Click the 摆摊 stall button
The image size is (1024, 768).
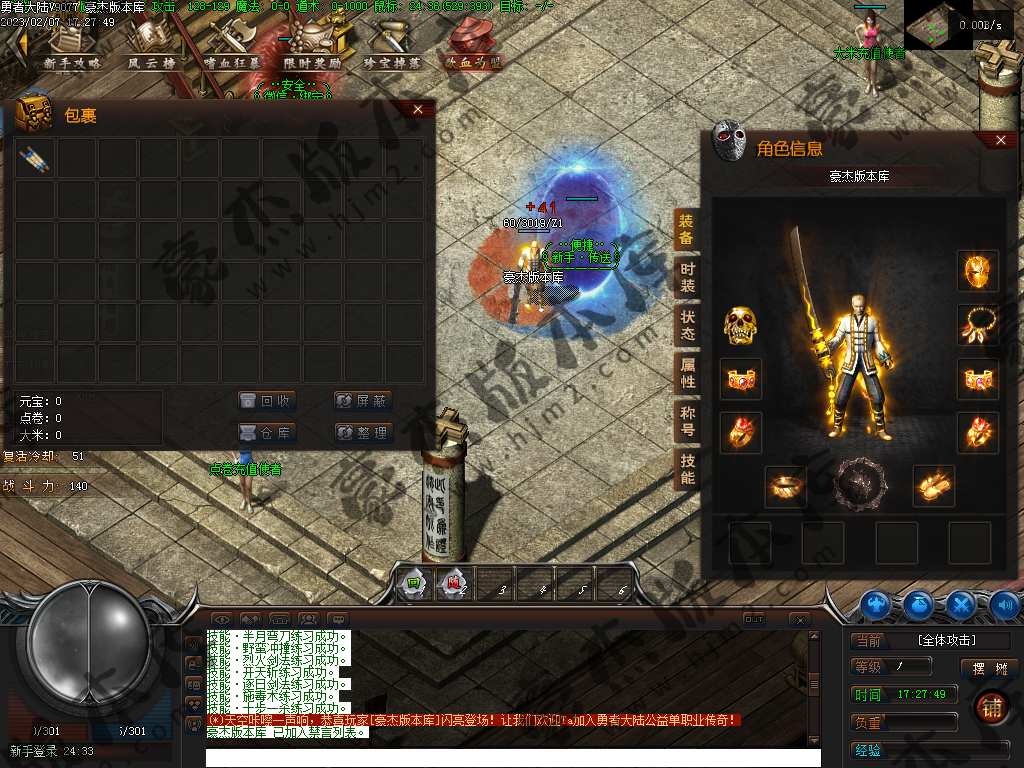pyautogui.click(x=989, y=668)
